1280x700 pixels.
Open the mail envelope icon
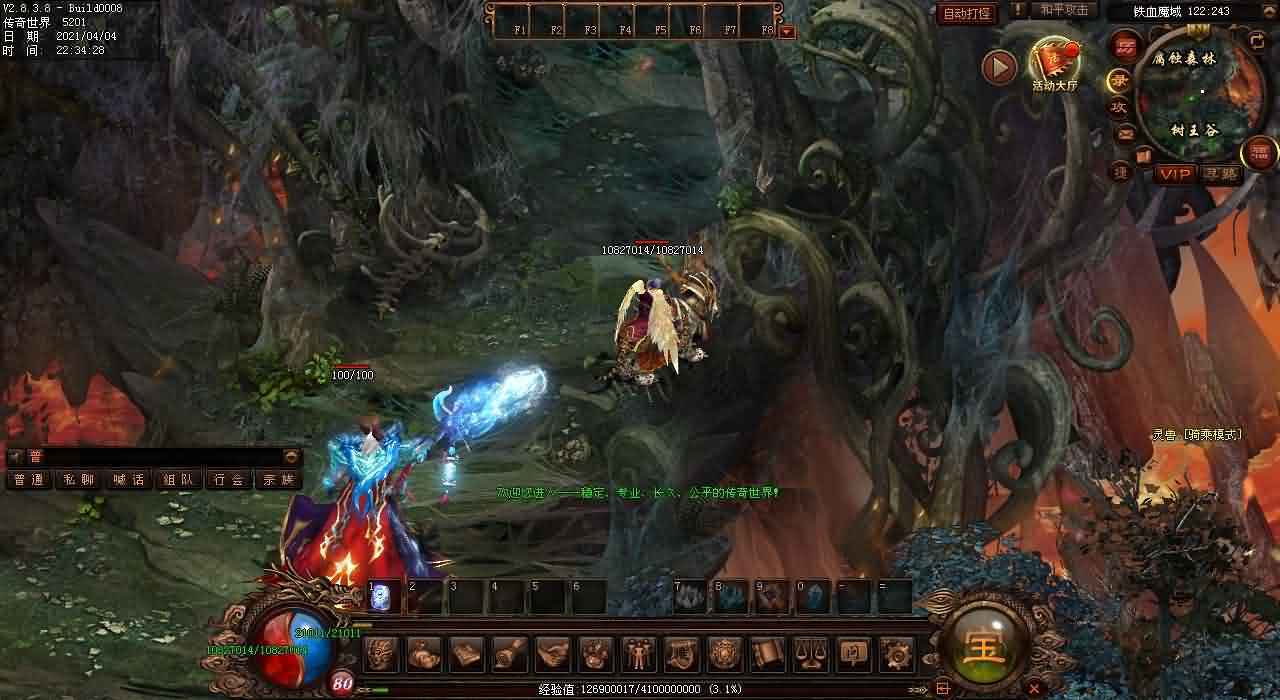tap(1125, 134)
